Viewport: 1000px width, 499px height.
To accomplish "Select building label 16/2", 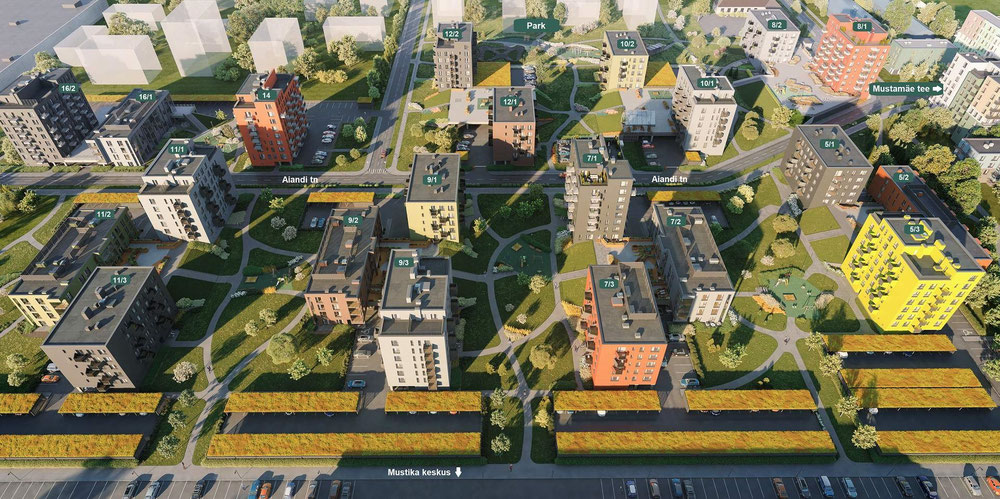I will [68, 89].
